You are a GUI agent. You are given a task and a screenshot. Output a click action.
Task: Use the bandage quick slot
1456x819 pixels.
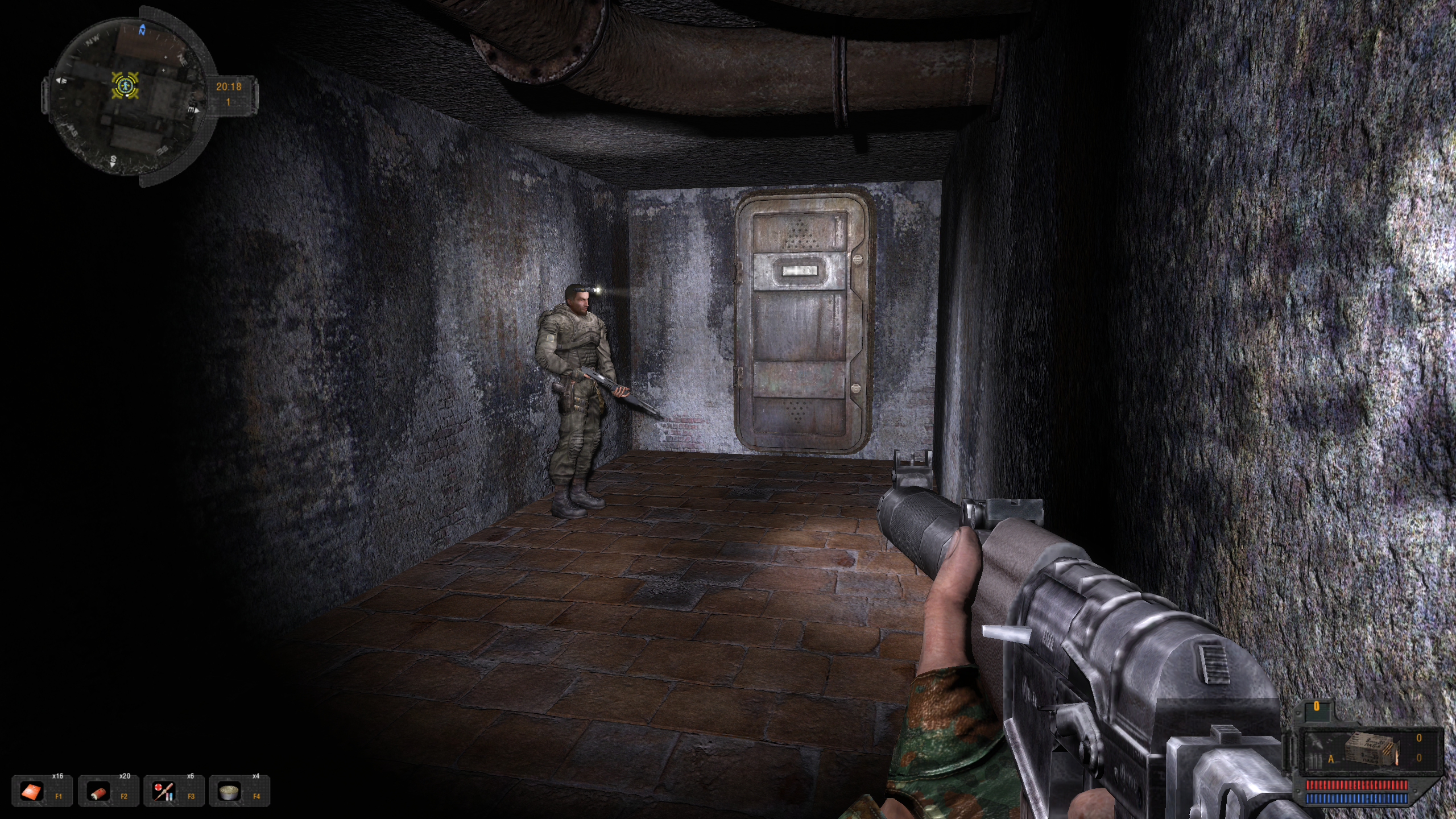point(98,791)
